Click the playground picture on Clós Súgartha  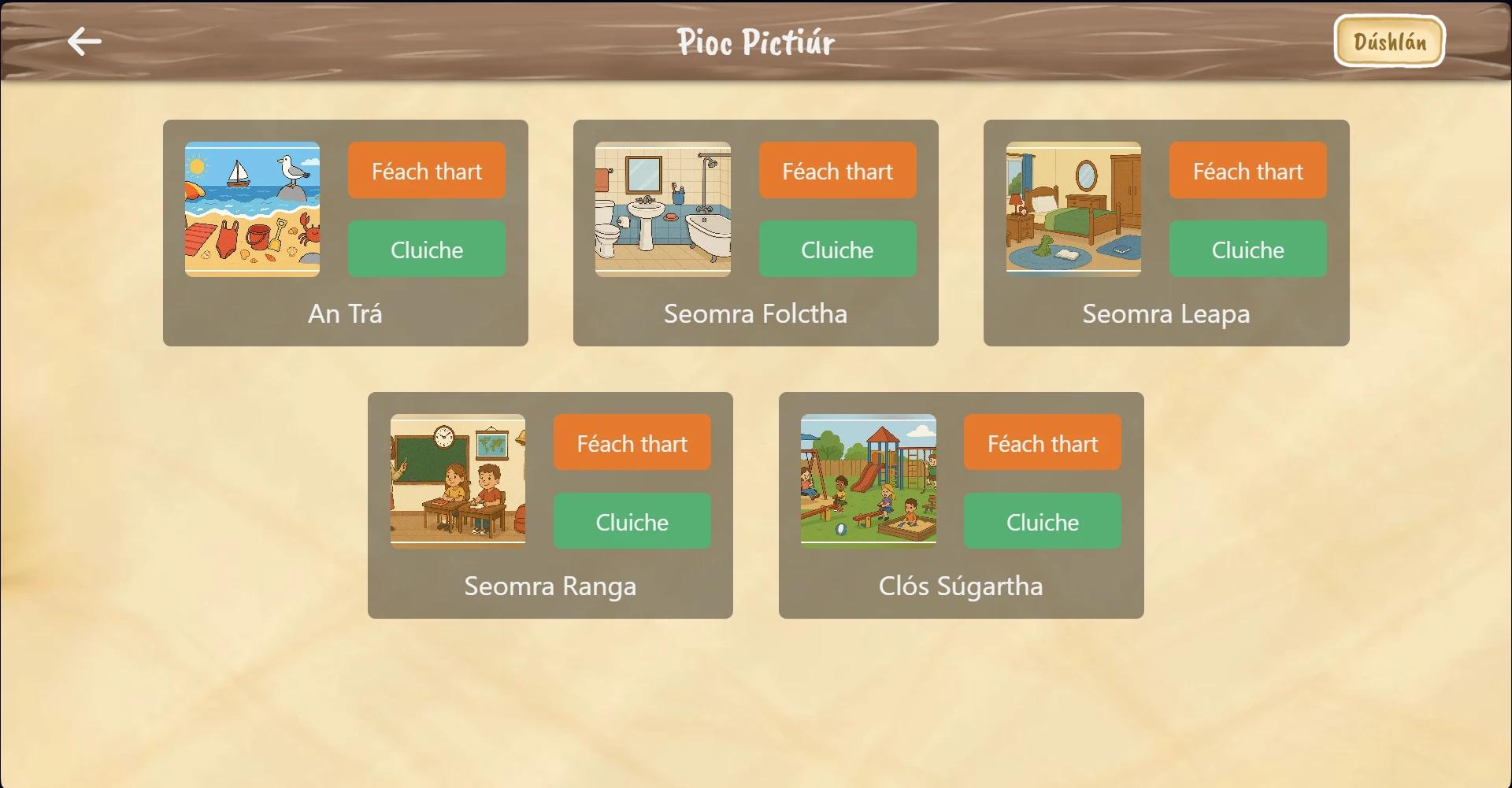pos(868,480)
